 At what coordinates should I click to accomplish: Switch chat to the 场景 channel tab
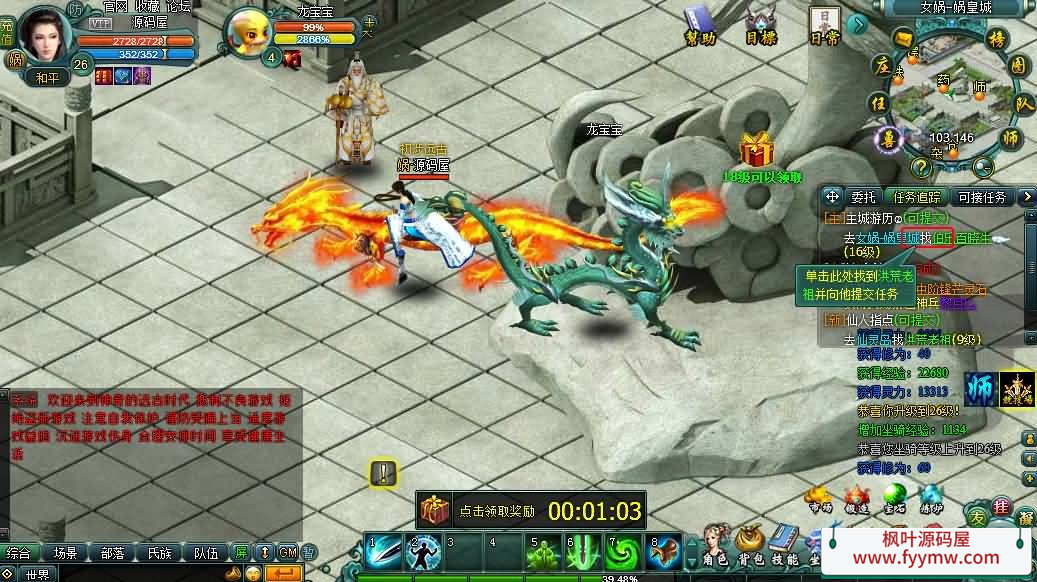point(66,552)
